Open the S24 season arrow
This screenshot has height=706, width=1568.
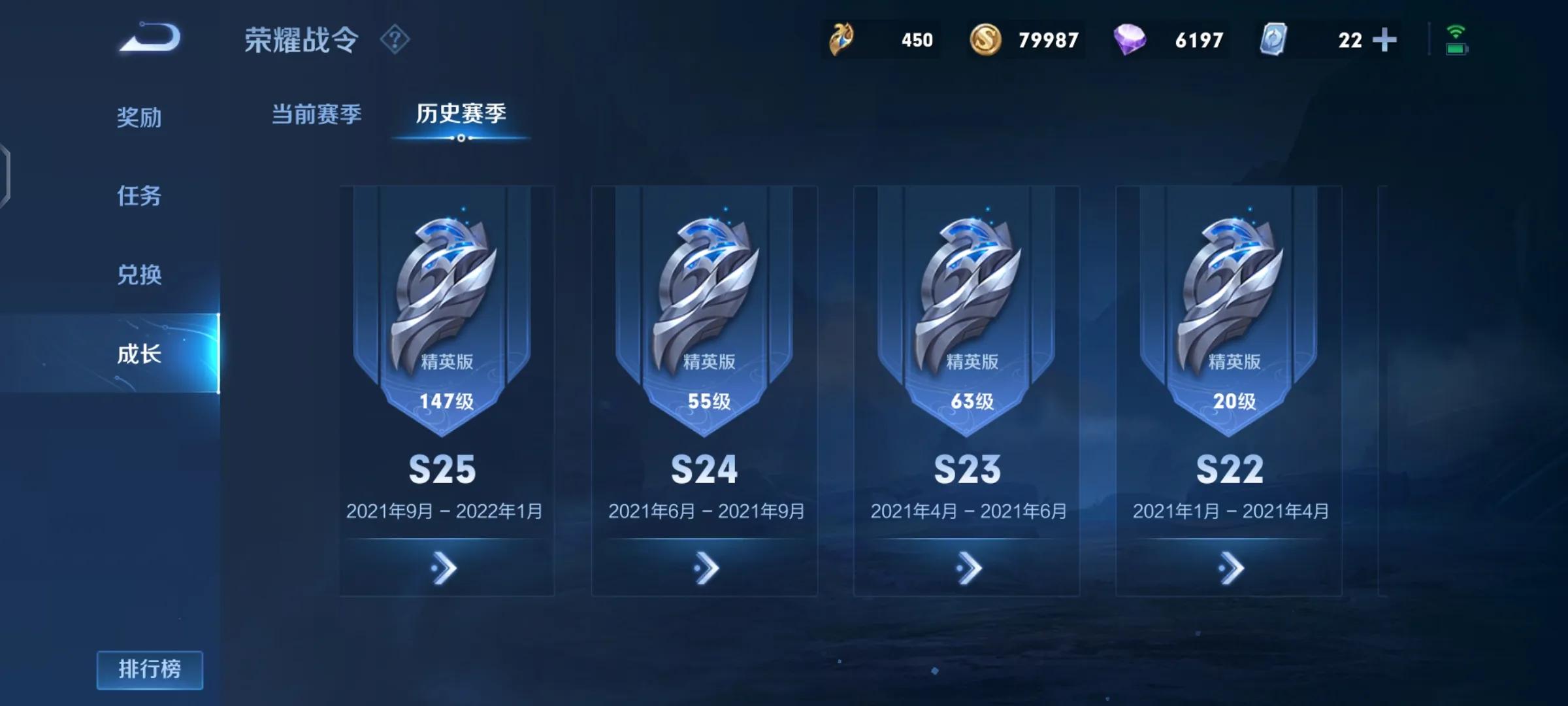click(x=706, y=567)
